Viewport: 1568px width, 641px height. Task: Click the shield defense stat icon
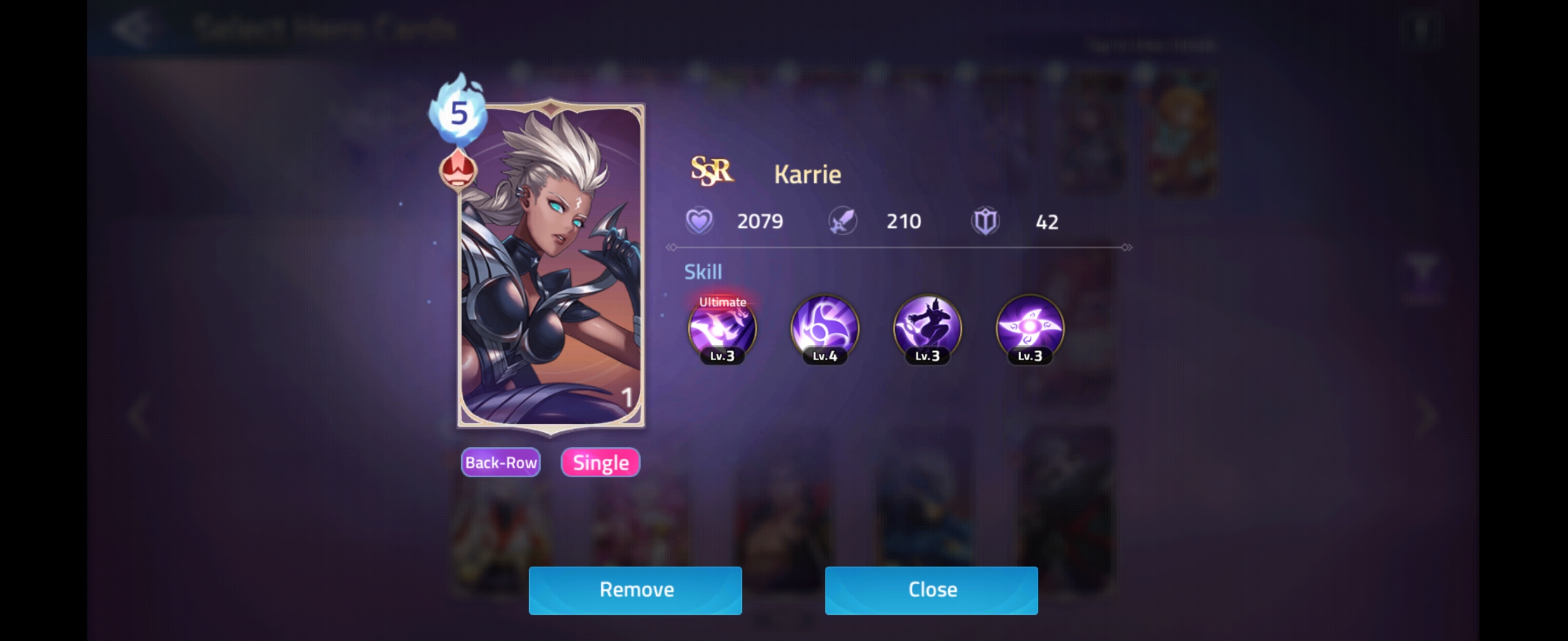[x=986, y=221]
